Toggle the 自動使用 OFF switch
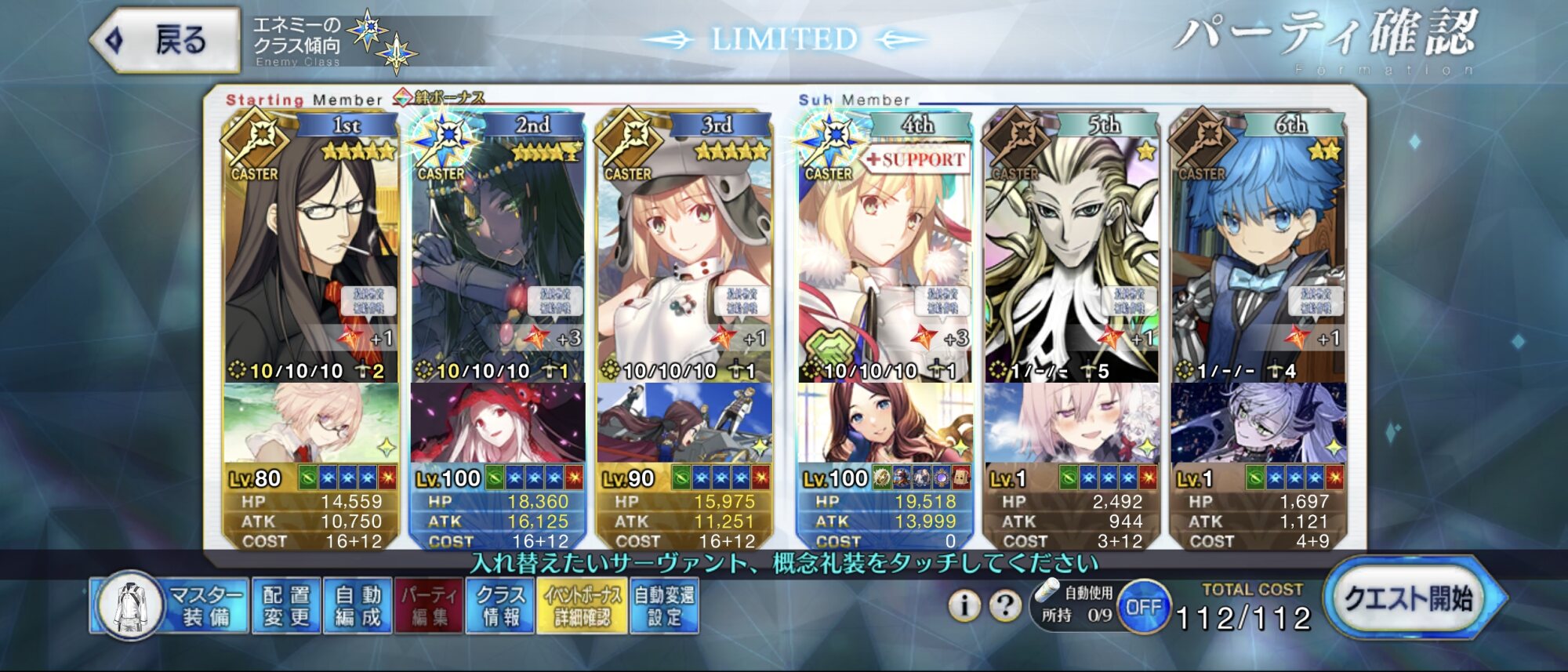This screenshot has height=672, width=1568. click(1143, 607)
